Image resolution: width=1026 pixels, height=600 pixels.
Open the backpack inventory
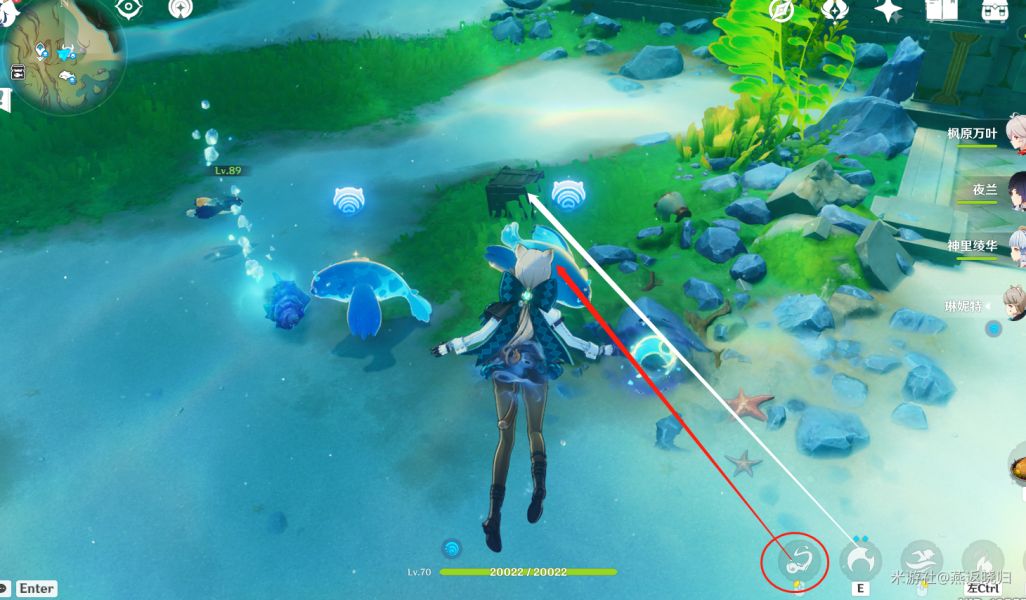pos(994,11)
